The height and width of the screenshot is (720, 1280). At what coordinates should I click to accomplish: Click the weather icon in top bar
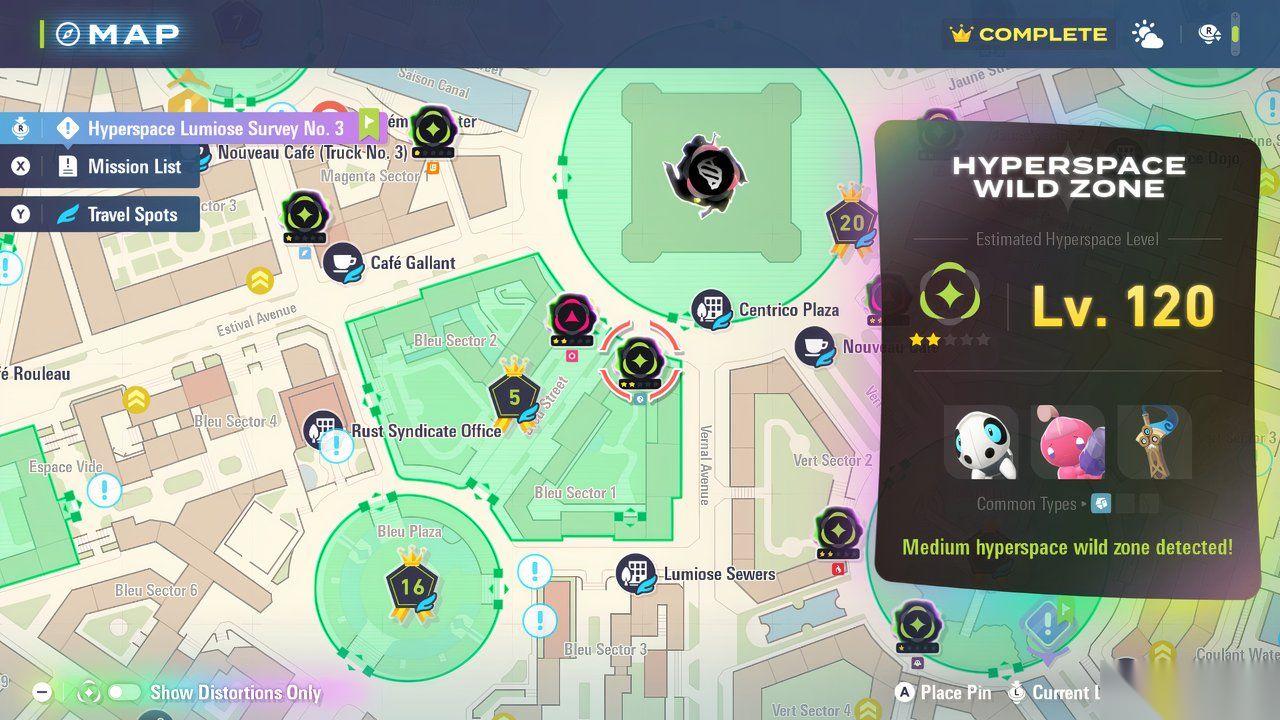point(1147,35)
